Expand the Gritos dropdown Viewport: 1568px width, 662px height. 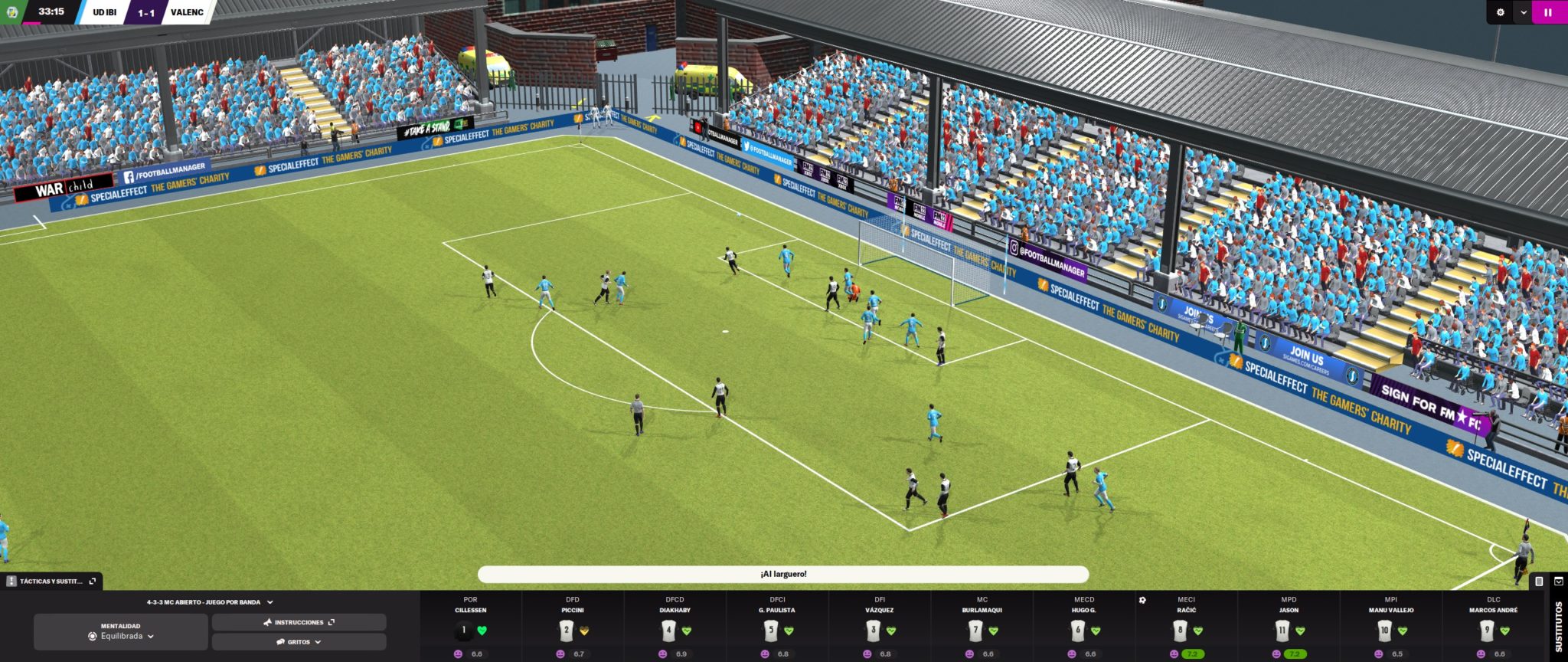[318, 642]
